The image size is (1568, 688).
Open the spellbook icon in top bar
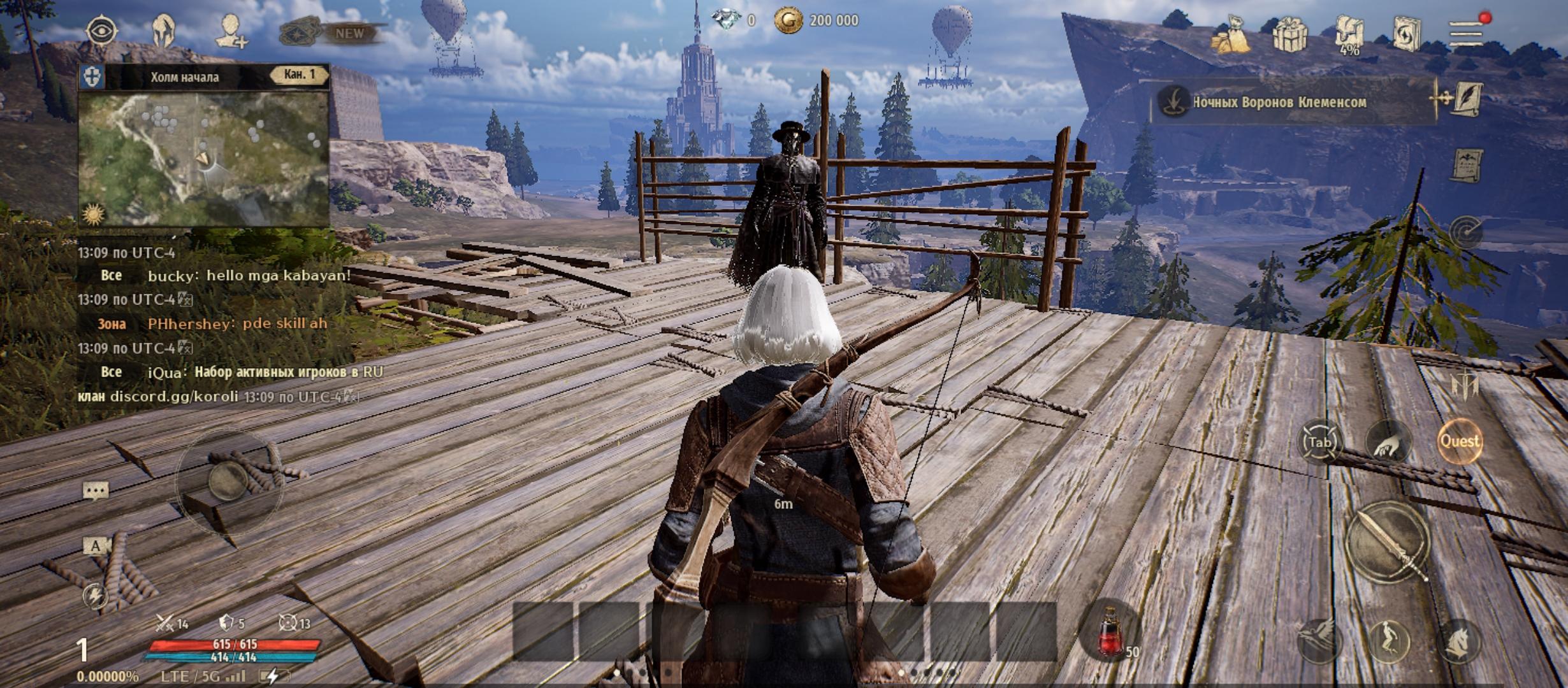tap(1407, 34)
